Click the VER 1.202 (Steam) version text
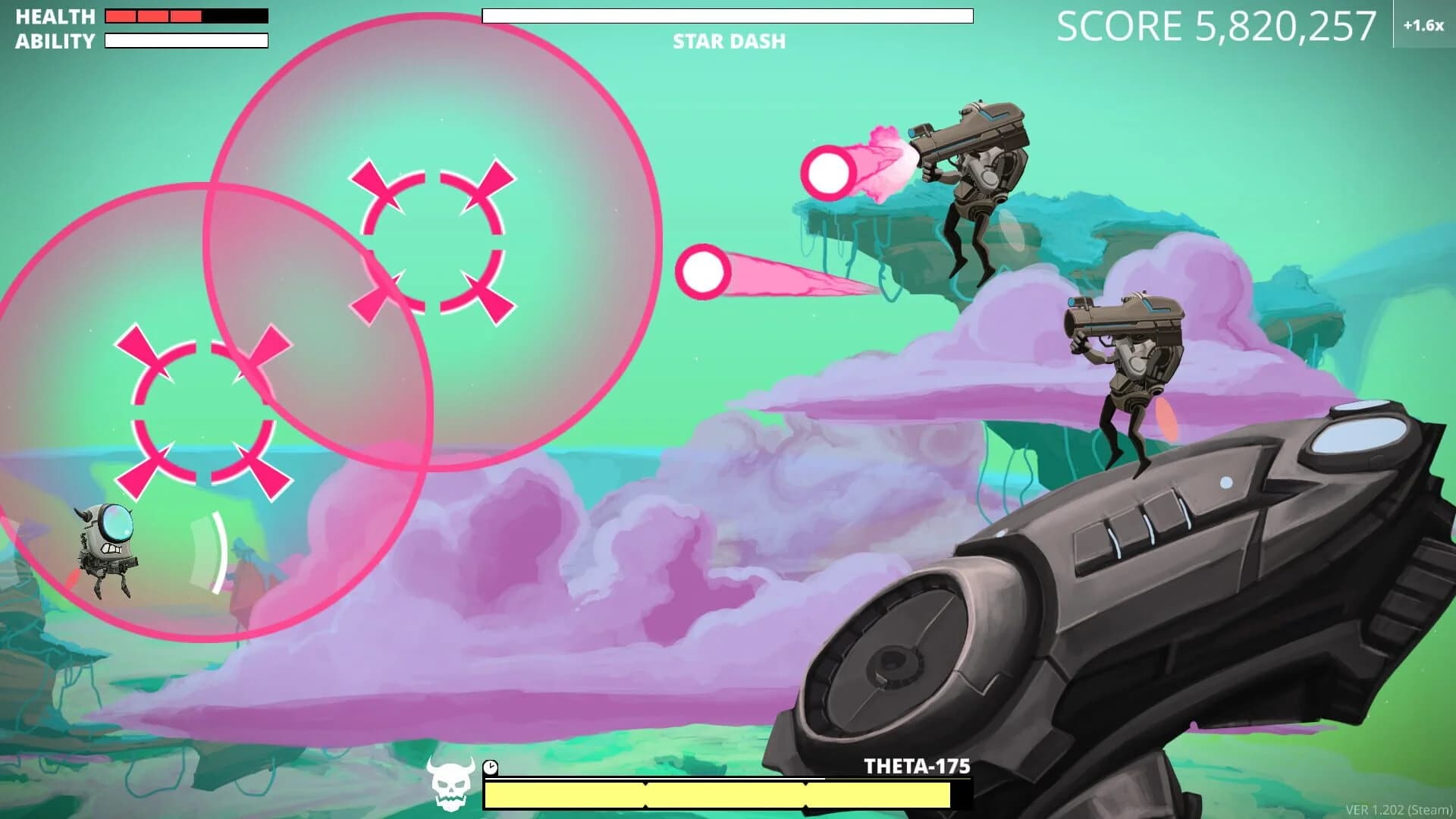1456x819 pixels. click(1399, 808)
